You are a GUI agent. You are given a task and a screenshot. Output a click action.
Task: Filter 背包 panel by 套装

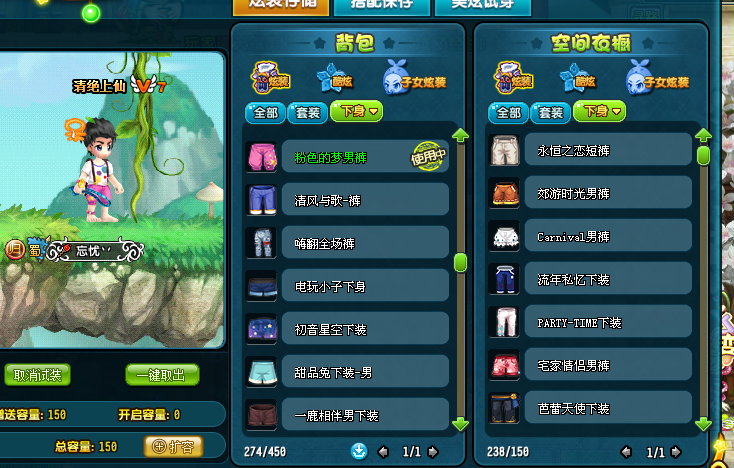(307, 113)
